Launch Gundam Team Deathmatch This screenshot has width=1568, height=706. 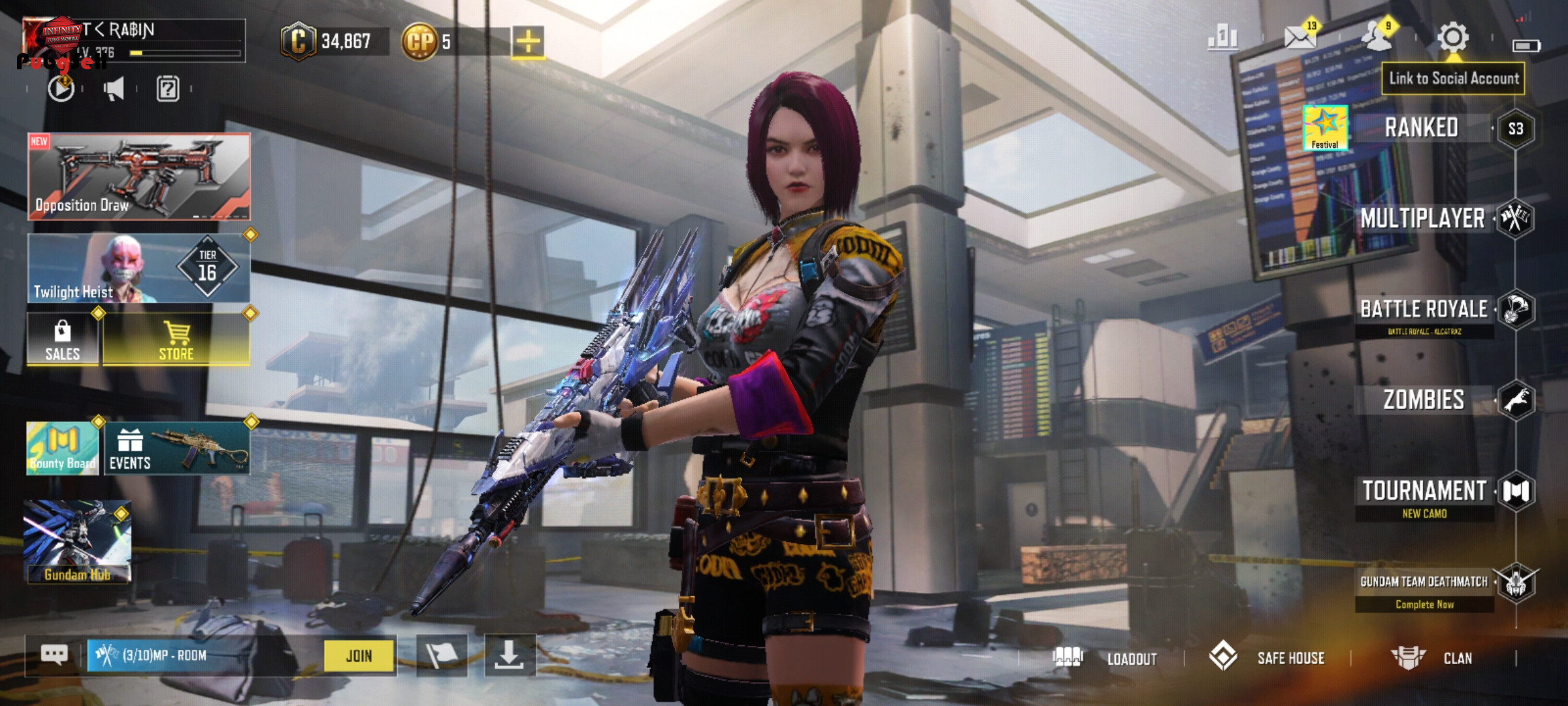click(1424, 582)
